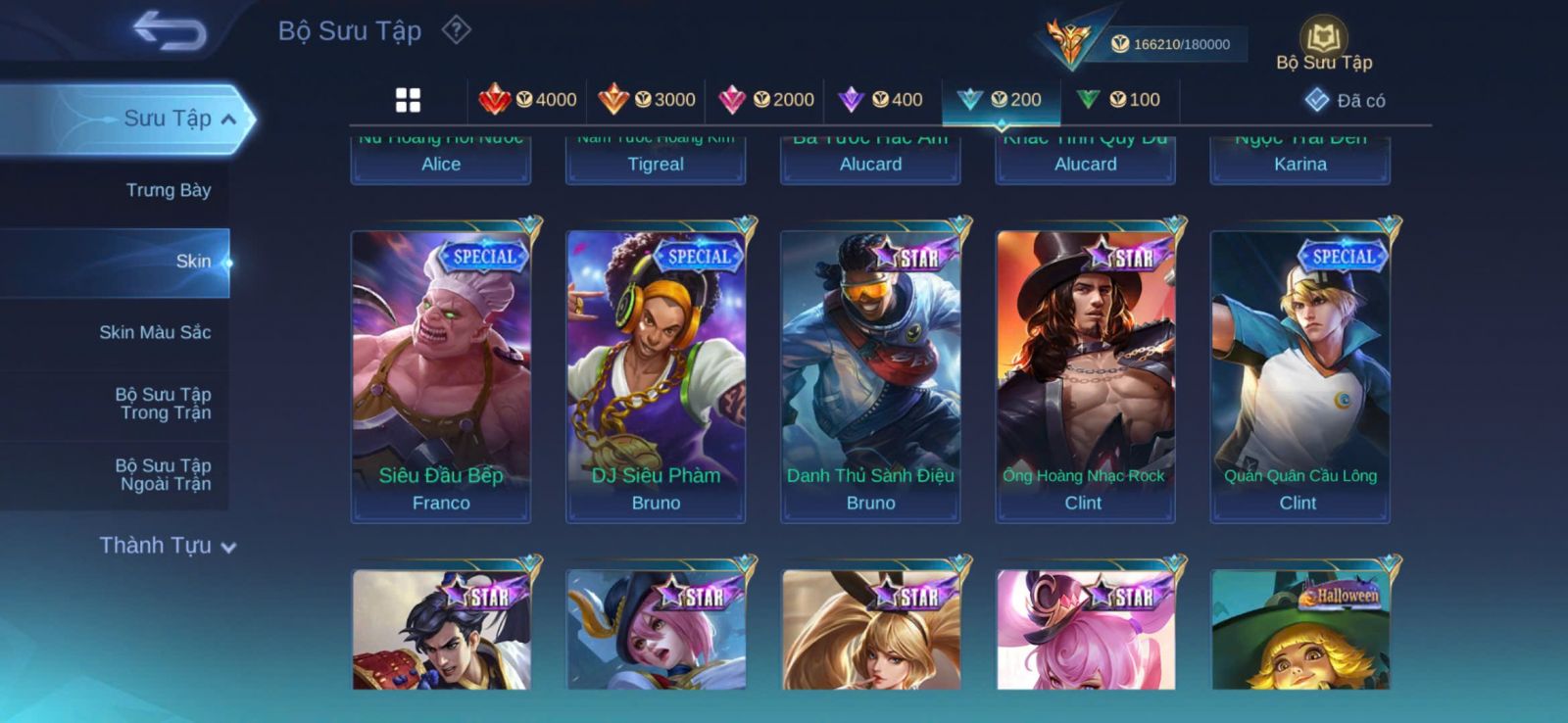Filter skins by 4000 point tier
The height and width of the screenshot is (723, 1568).
coord(528,100)
